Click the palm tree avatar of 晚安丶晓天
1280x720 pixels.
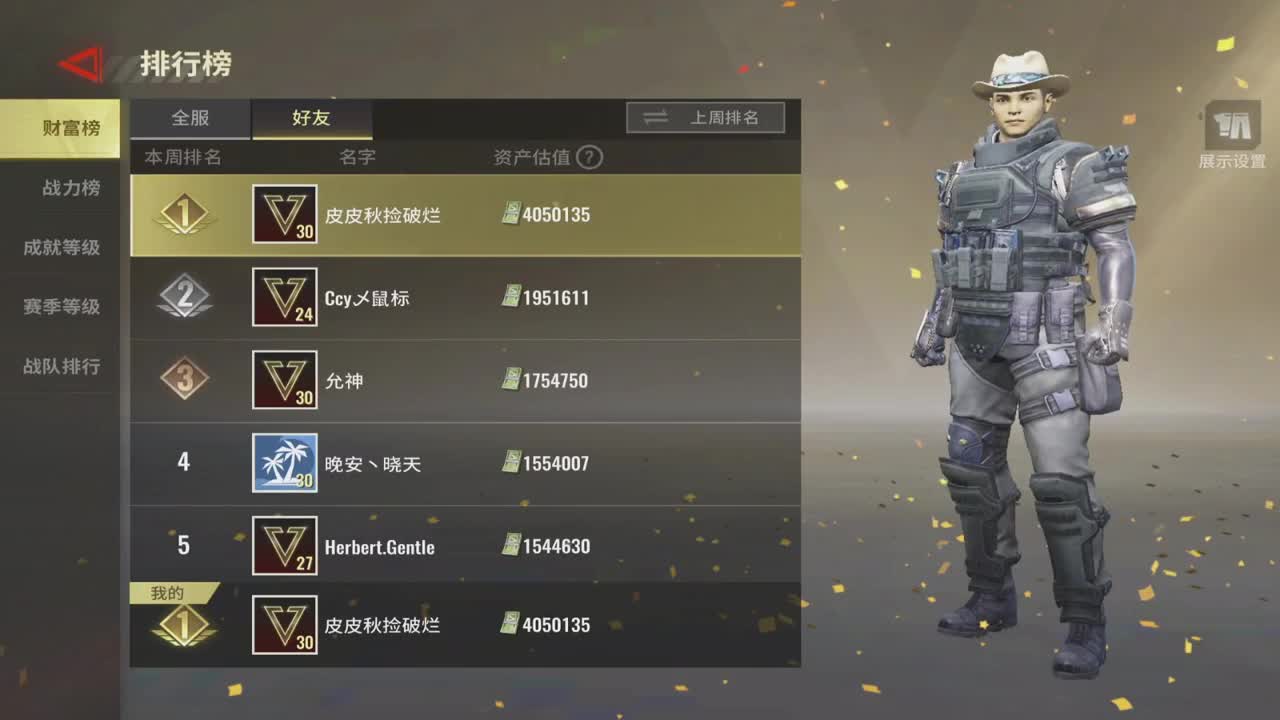285,463
